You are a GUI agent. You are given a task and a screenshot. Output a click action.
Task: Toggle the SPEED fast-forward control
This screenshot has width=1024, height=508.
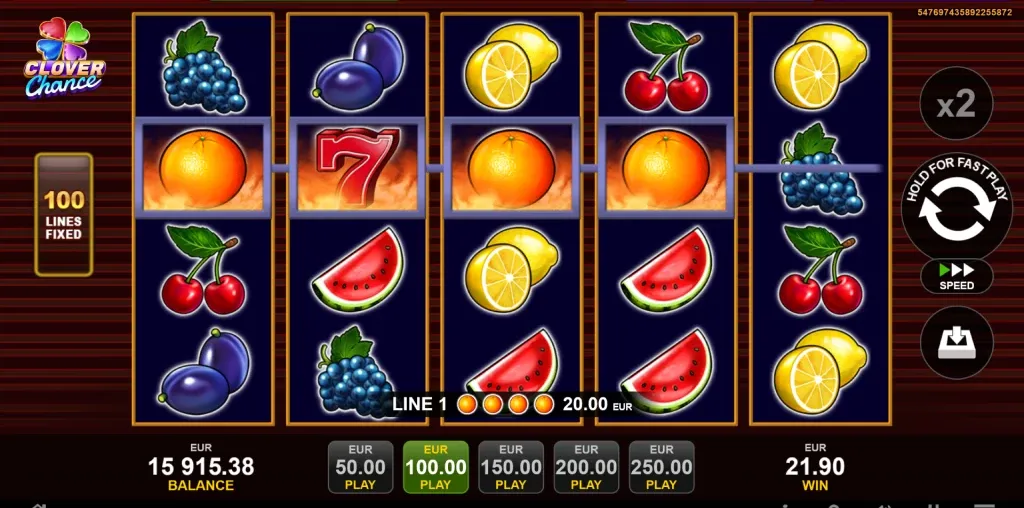pyautogui.click(x=957, y=276)
